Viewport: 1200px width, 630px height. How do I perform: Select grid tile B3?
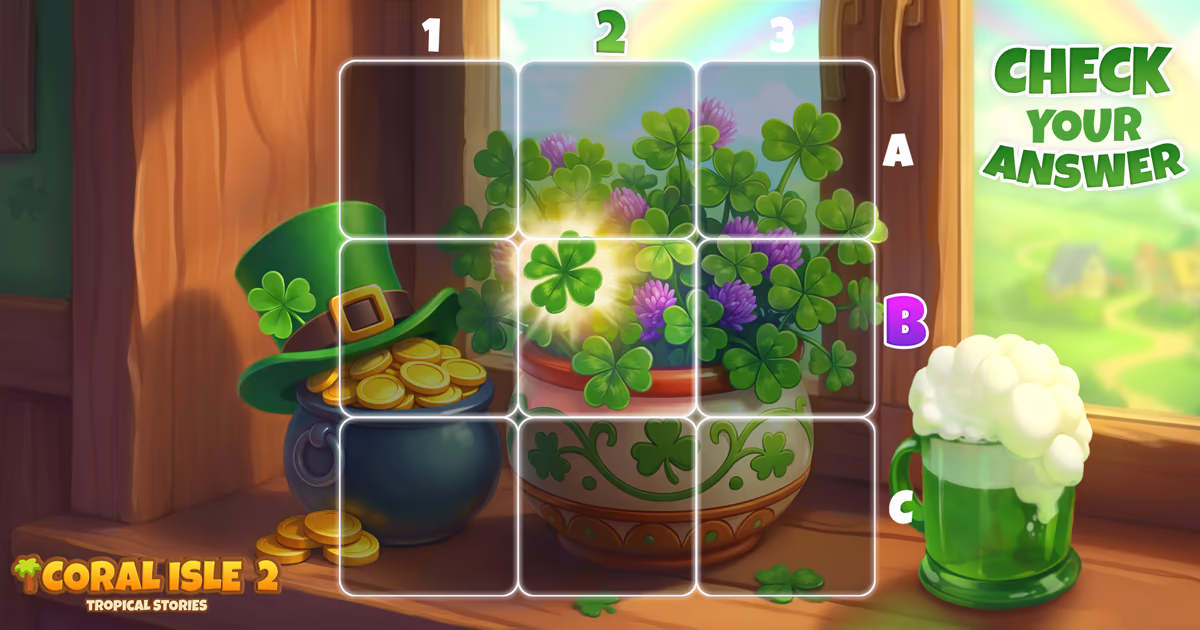click(785, 327)
